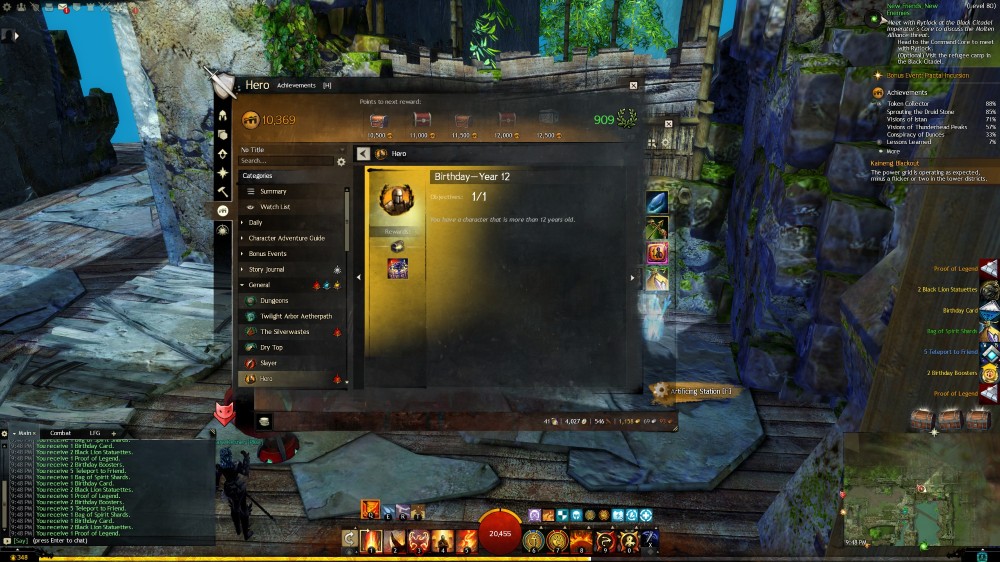The width and height of the screenshot is (1000, 562).
Task: Select the Watch List entry
Action: [x=275, y=207]
